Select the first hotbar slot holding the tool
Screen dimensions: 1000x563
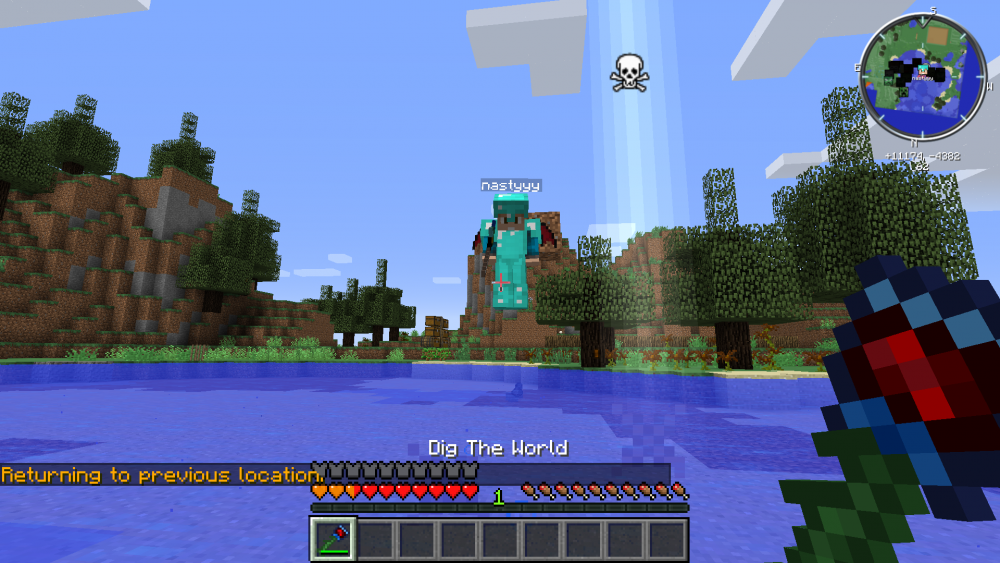pyautogui.click(x=332, y=540)
